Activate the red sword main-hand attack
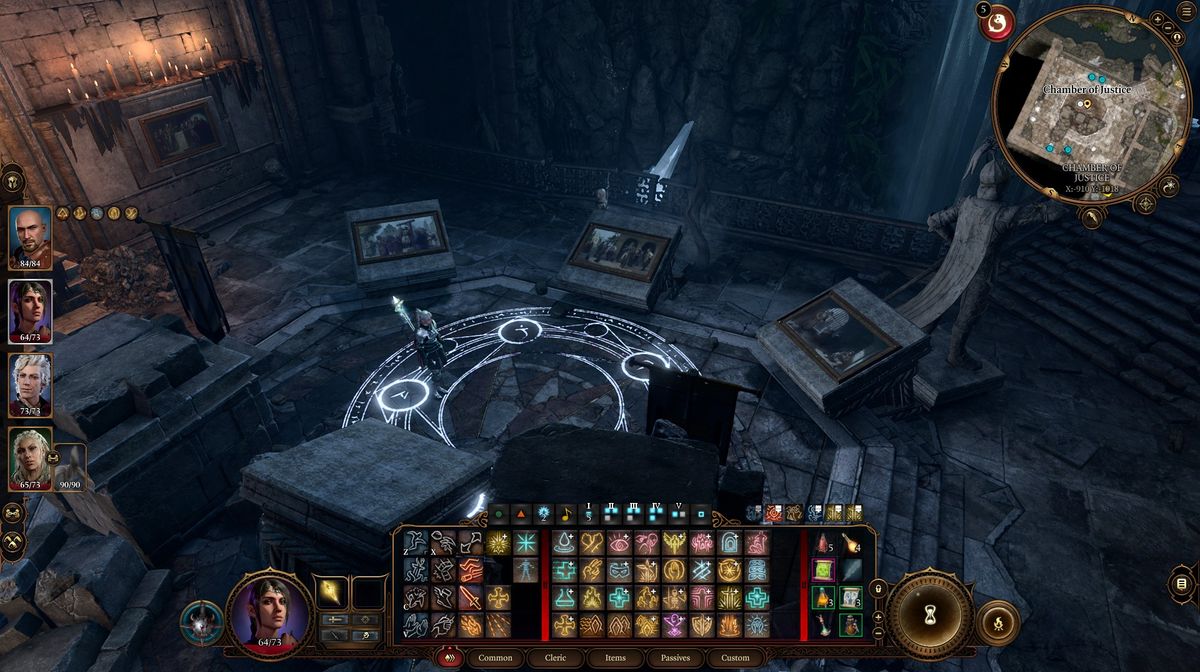The image size is (1200, 672). (x=470, y=598)
